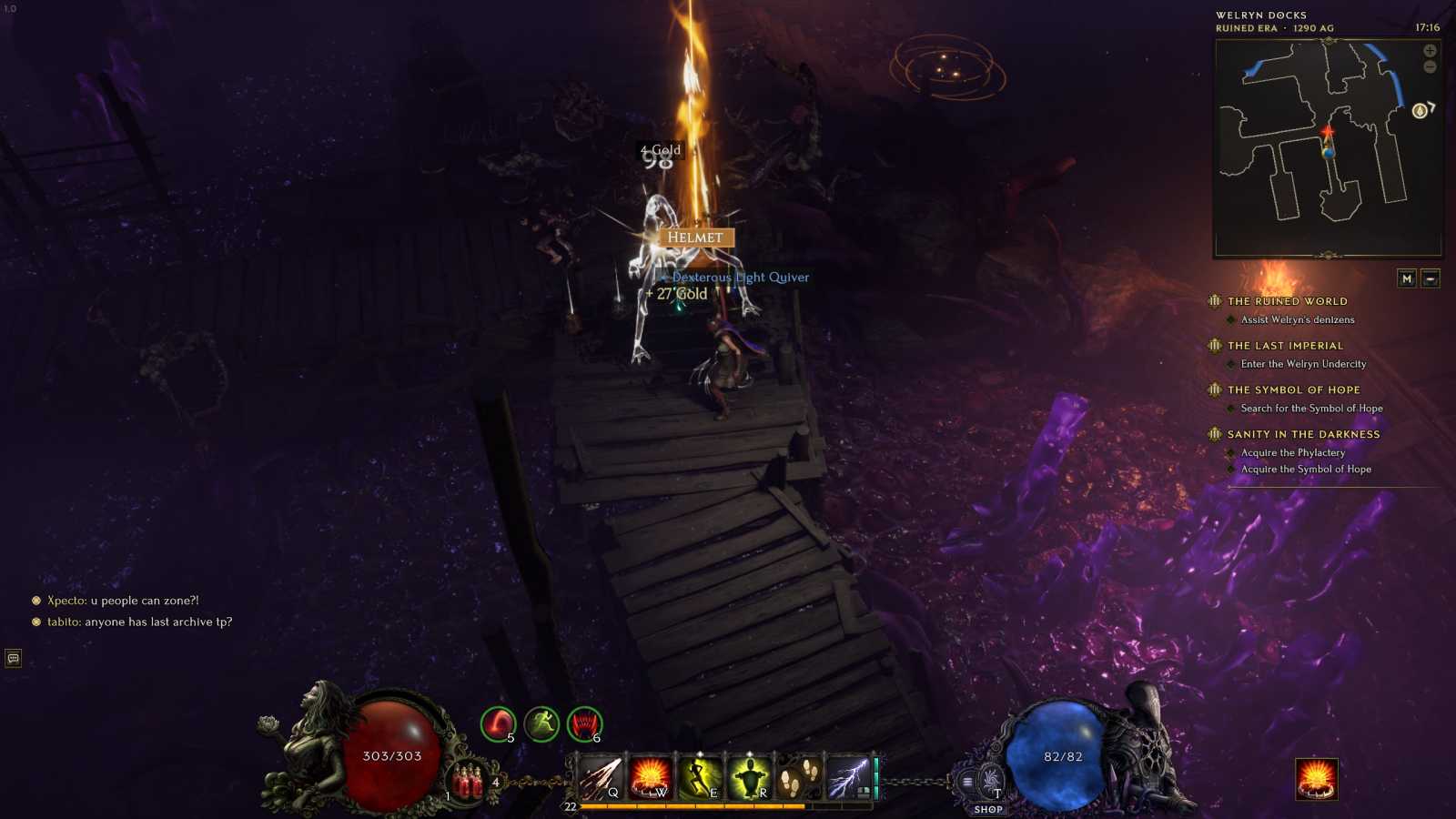
Task: Trigger the green running figure skill on E
Action: click(700, 778)
